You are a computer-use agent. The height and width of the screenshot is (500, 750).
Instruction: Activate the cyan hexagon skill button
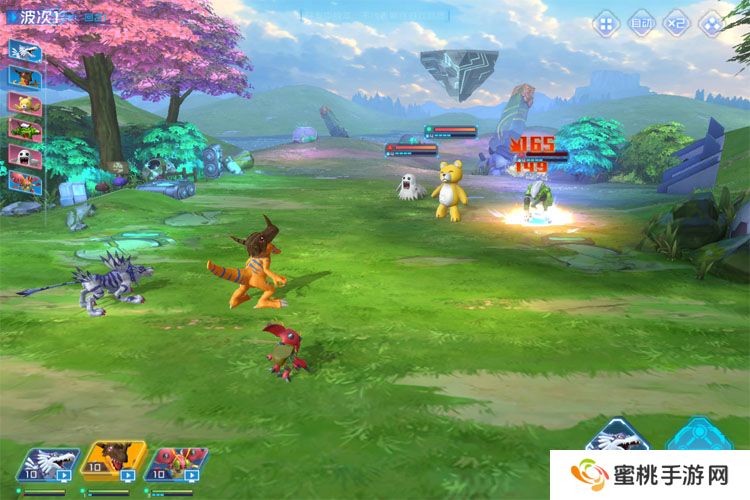point(697,436)
